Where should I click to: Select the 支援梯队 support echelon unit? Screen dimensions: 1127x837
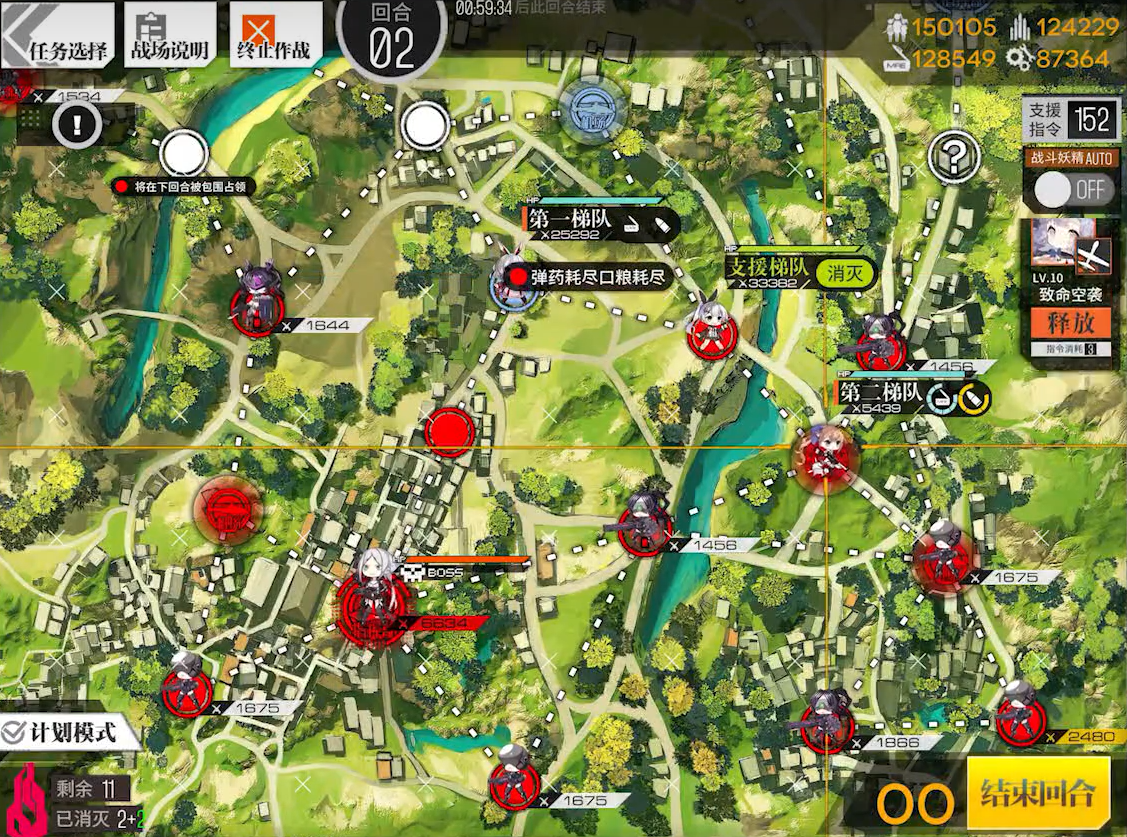(x=713, y=328)
